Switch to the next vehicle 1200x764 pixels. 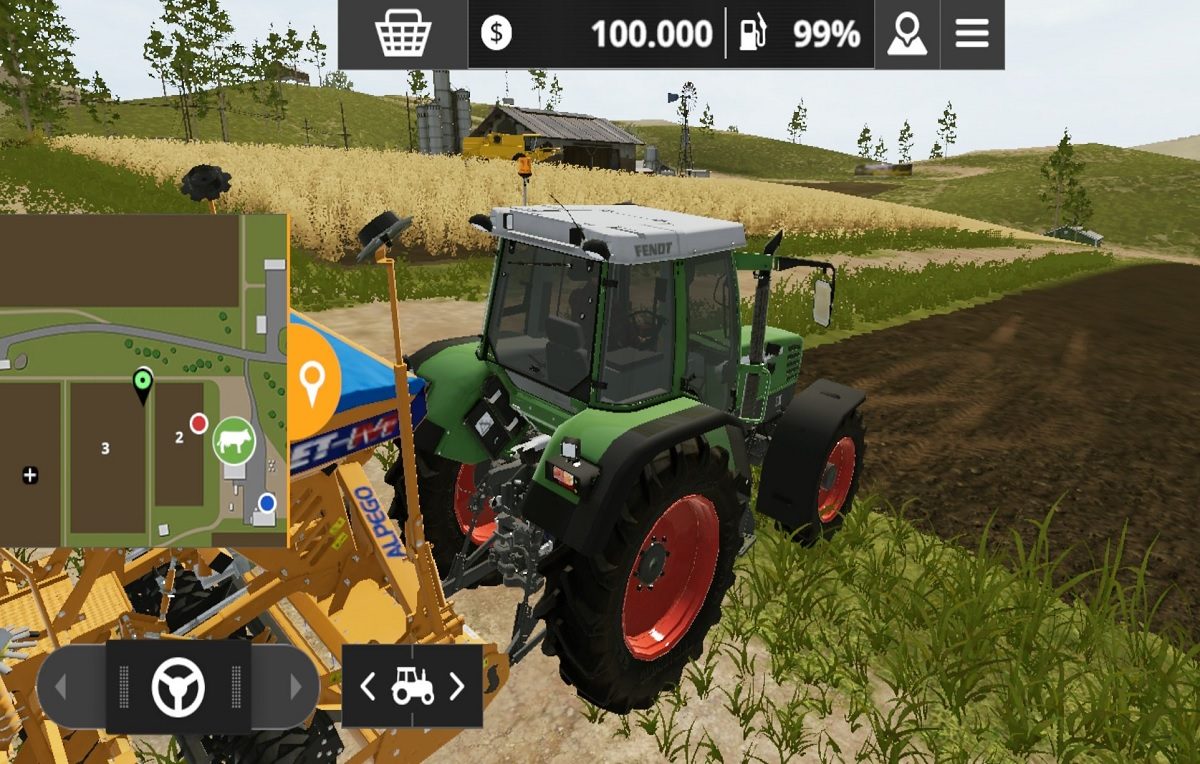(457, 686)
